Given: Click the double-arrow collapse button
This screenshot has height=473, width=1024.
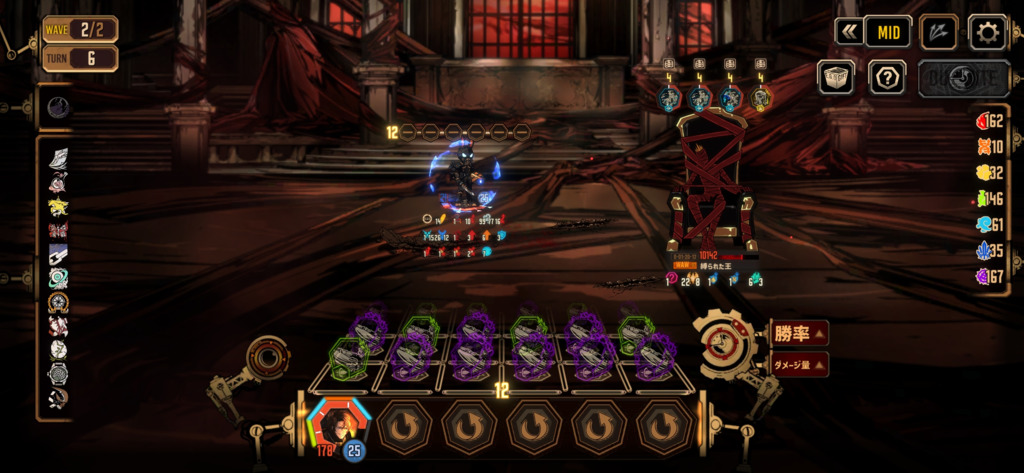Looking at the screenshot, I should point(849,32).
